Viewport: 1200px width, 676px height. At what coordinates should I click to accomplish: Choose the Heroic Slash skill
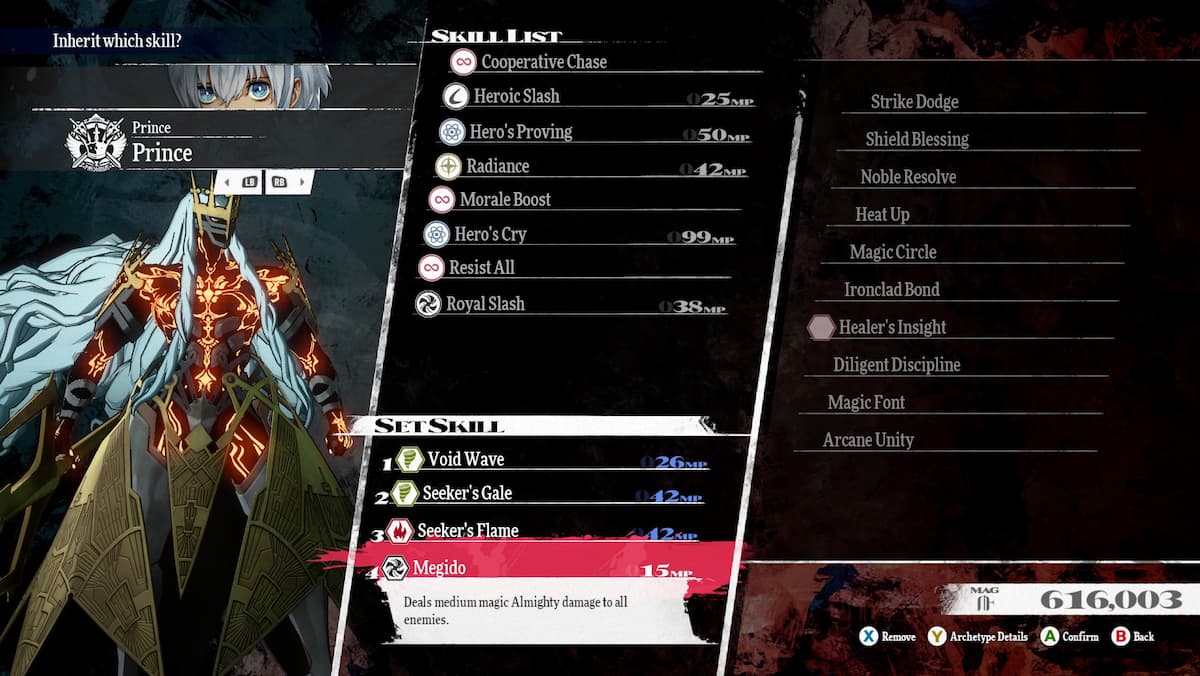pyautogui.click(x=516, y=97)
